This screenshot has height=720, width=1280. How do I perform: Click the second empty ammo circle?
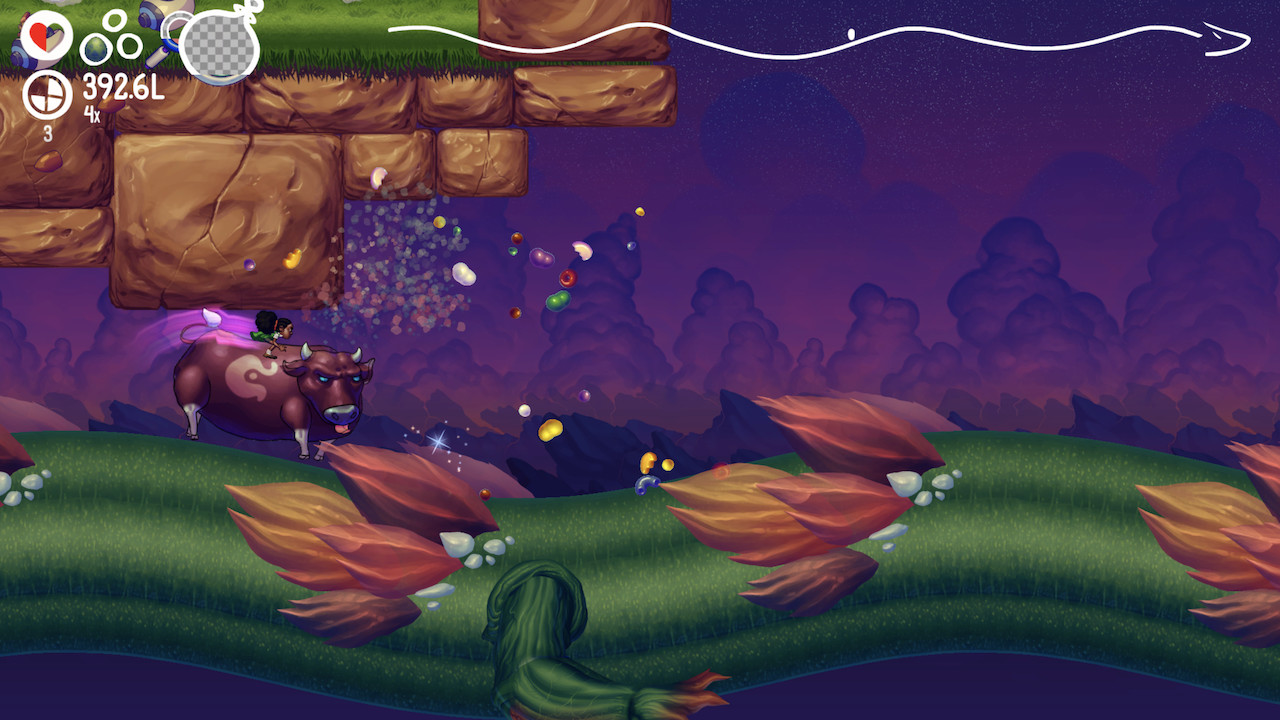coord(128,44)
